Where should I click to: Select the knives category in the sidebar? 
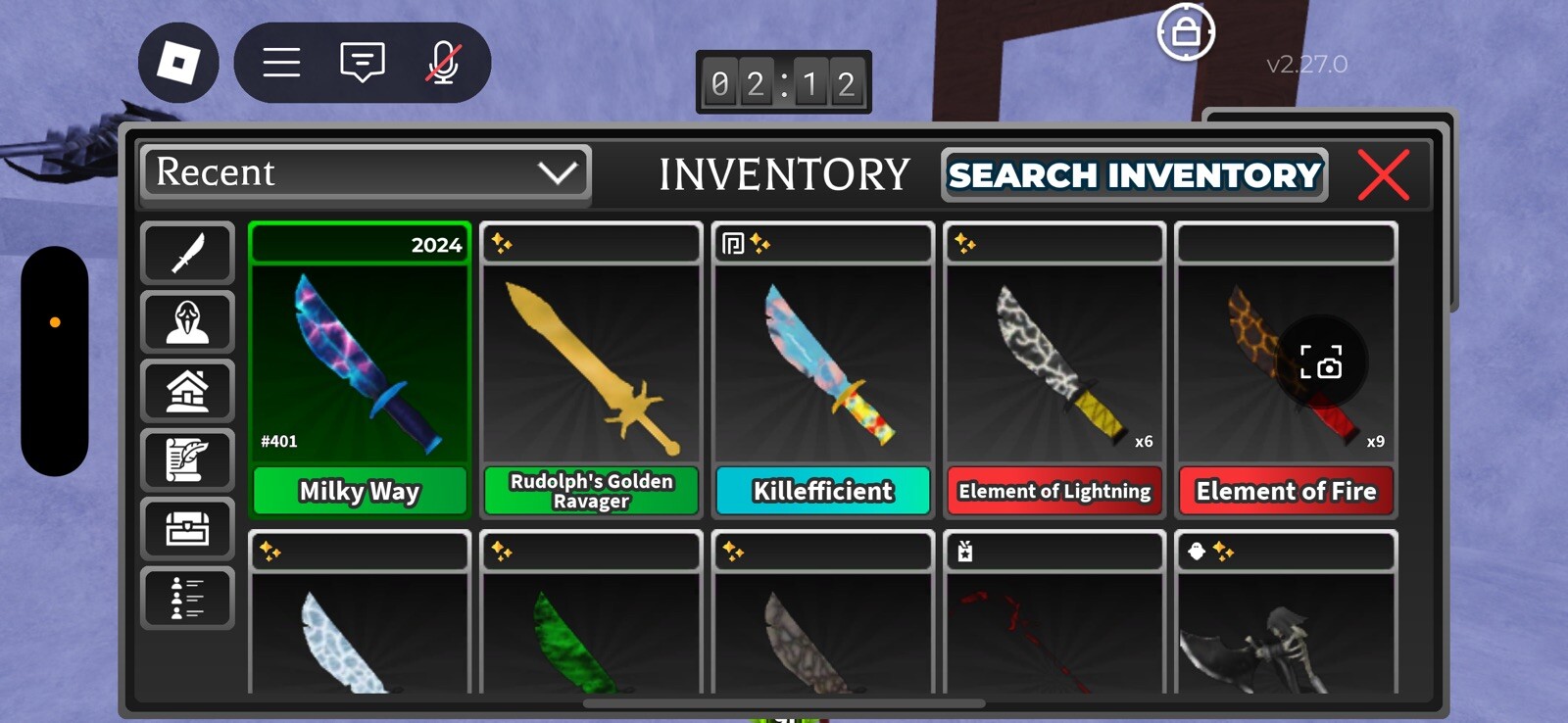[187, 254]
